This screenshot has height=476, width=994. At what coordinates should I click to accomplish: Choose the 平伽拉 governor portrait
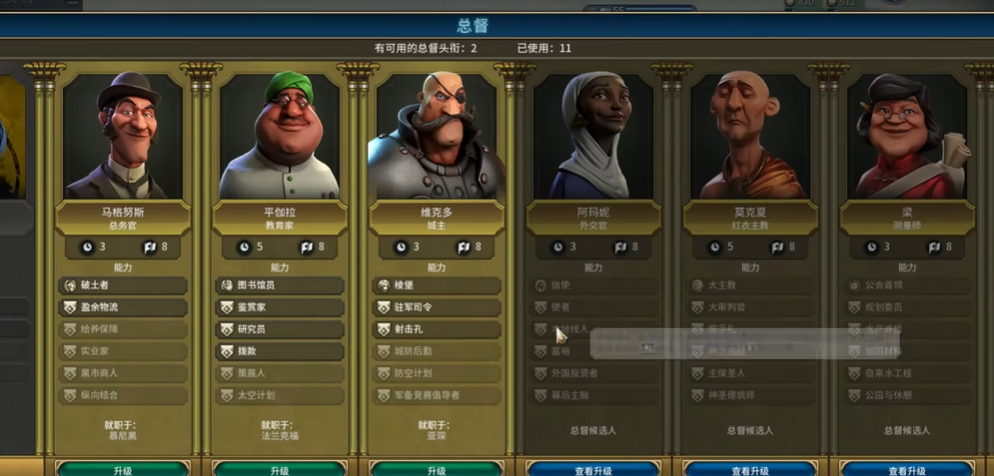[280, 135]
